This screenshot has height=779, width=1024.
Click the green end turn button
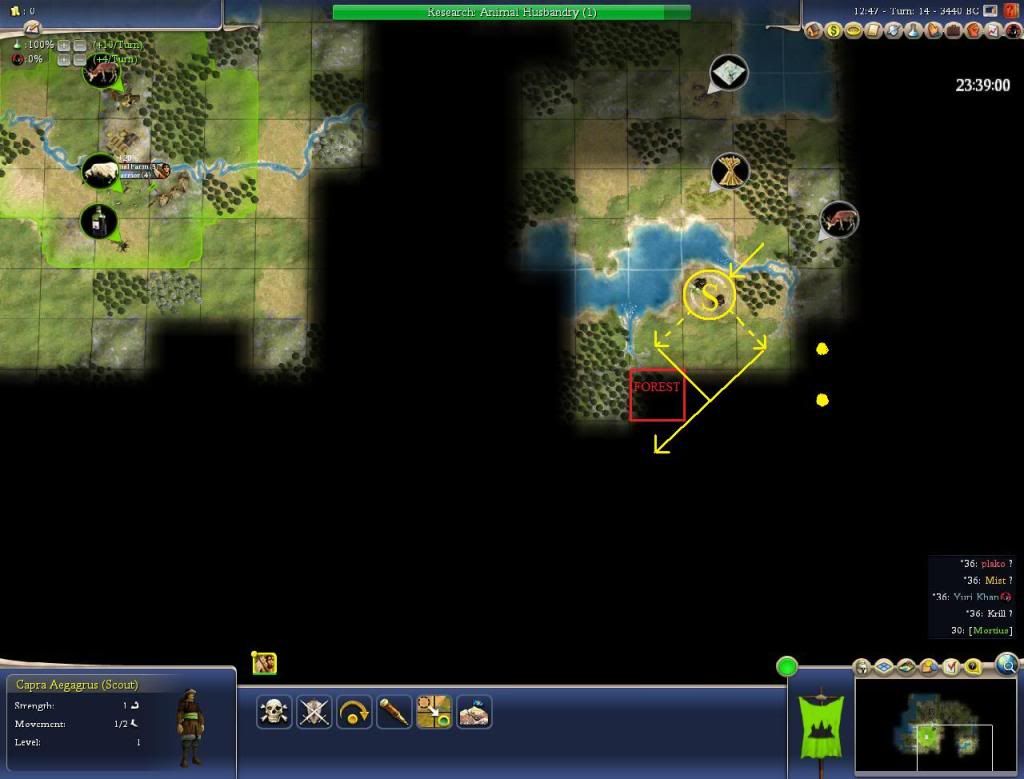(x=788, y=666)
